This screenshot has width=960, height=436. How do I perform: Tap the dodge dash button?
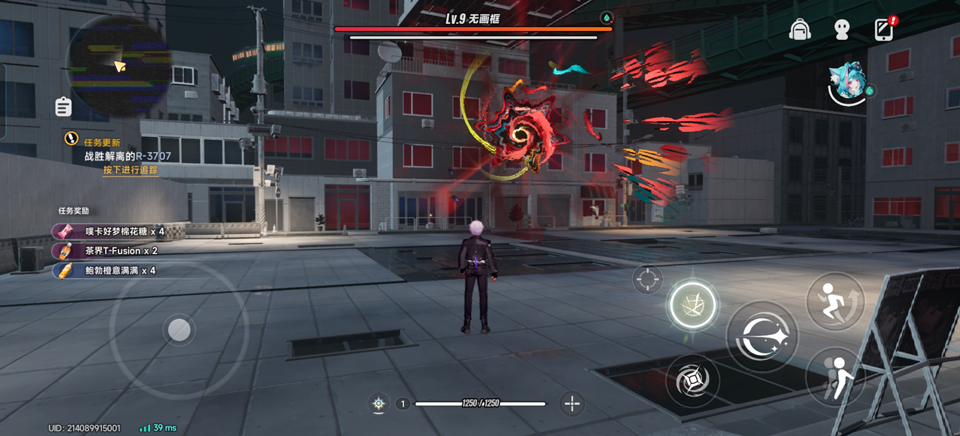835,375
